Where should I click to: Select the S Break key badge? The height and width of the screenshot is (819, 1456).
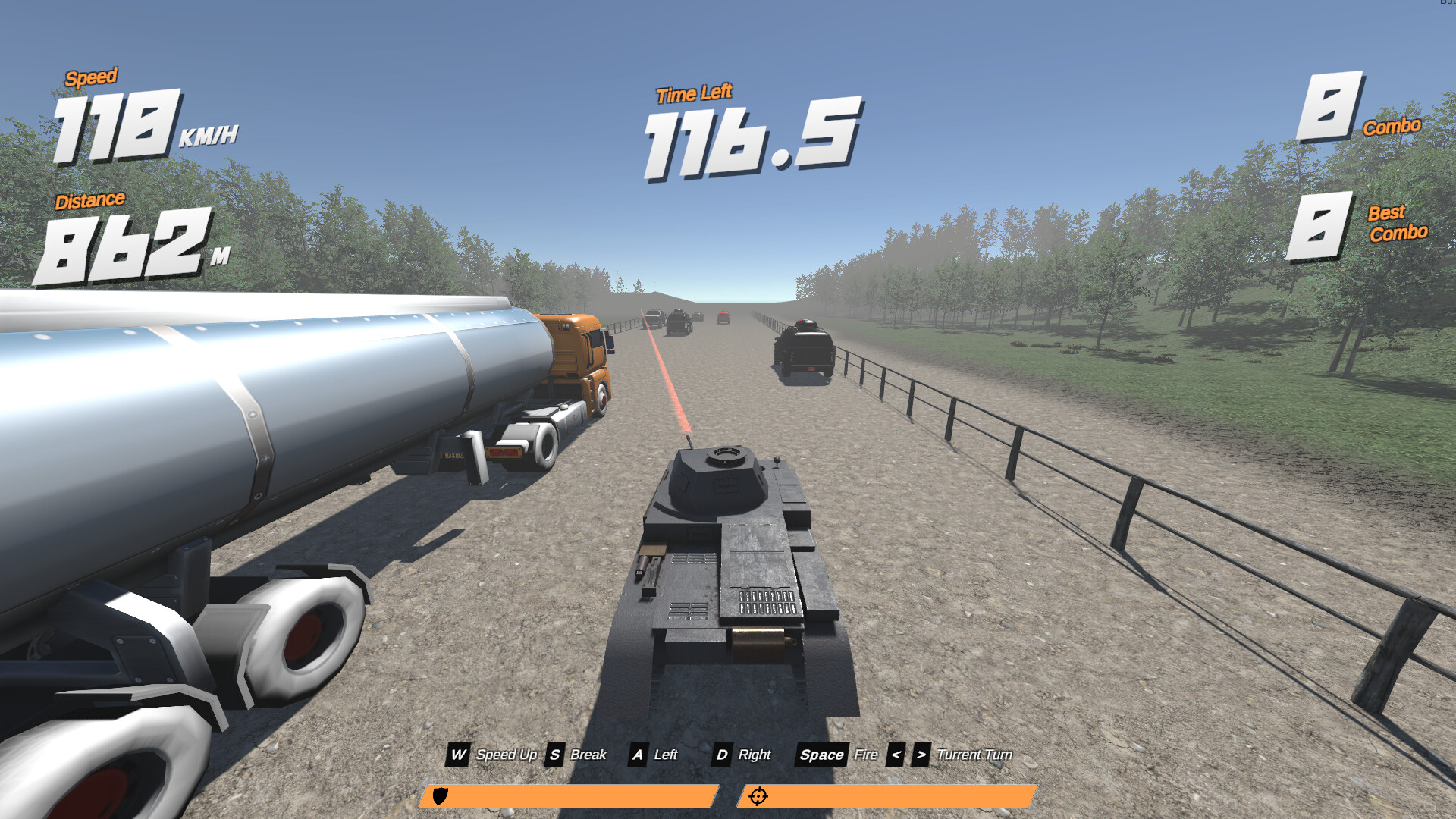click(x=554, y=755)
